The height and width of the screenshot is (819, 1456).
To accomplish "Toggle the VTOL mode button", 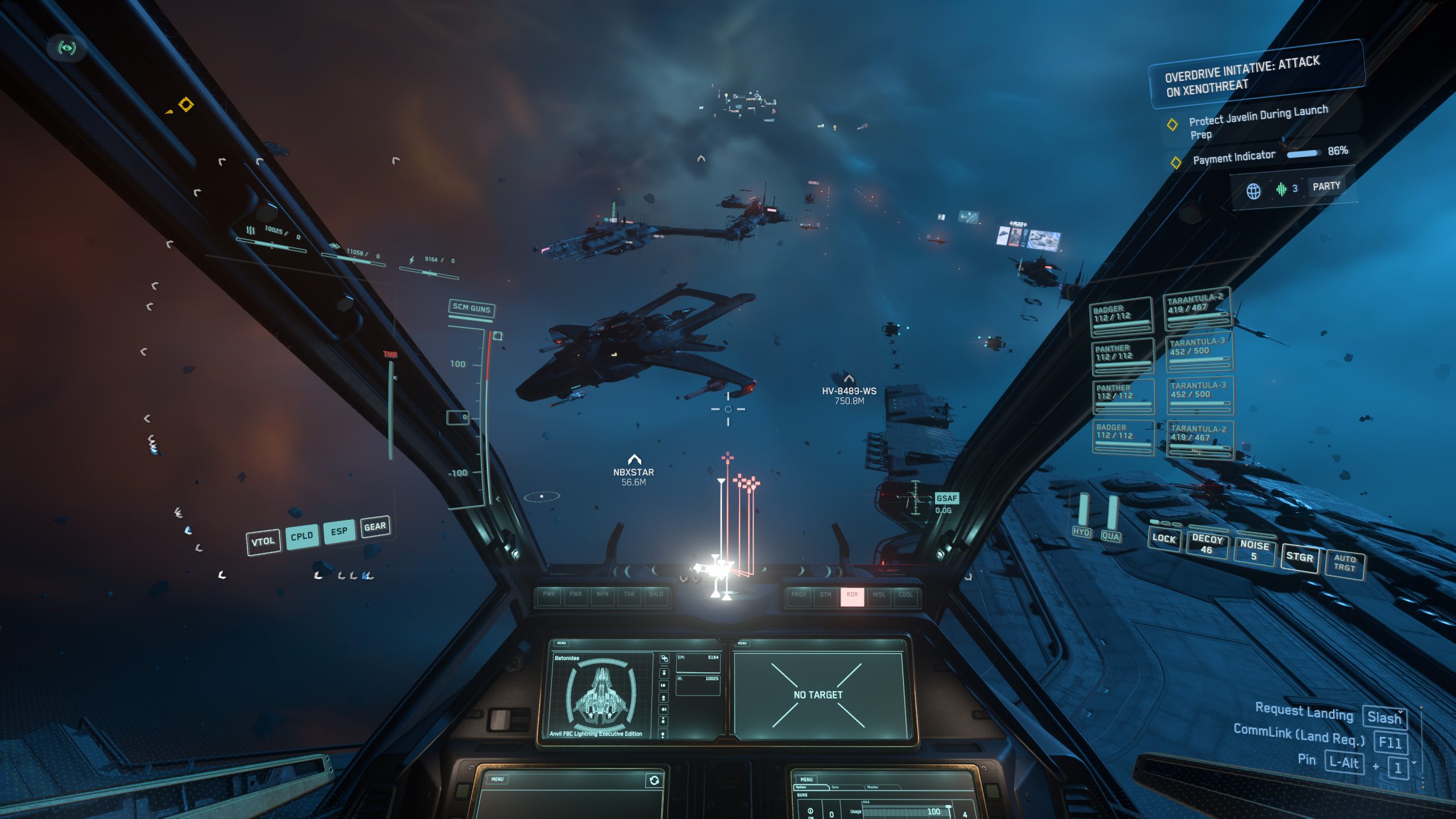I will coord(263,541).
